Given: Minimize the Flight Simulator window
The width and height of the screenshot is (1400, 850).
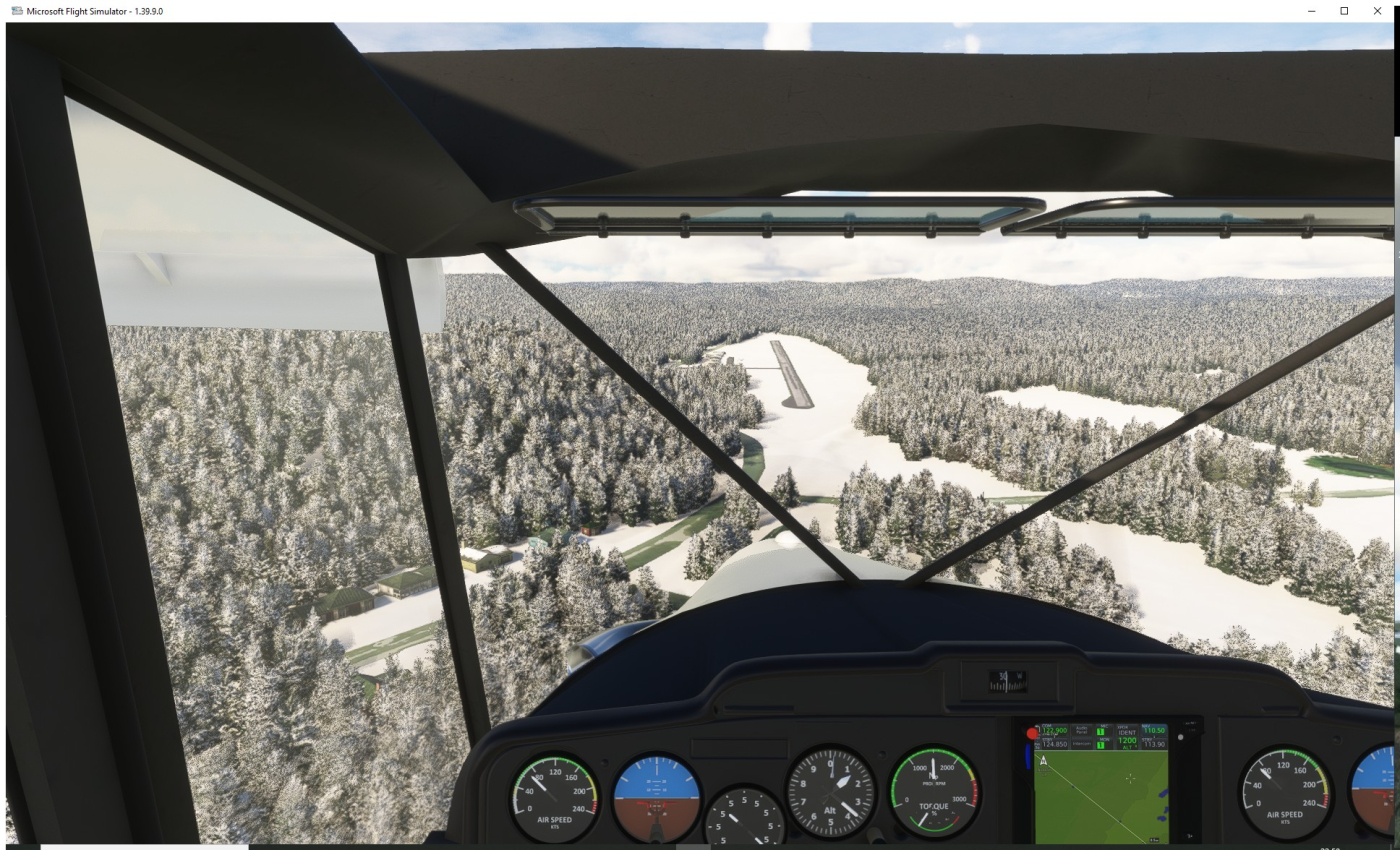Looking at the screenshot, I should [x=1312, y=11].
